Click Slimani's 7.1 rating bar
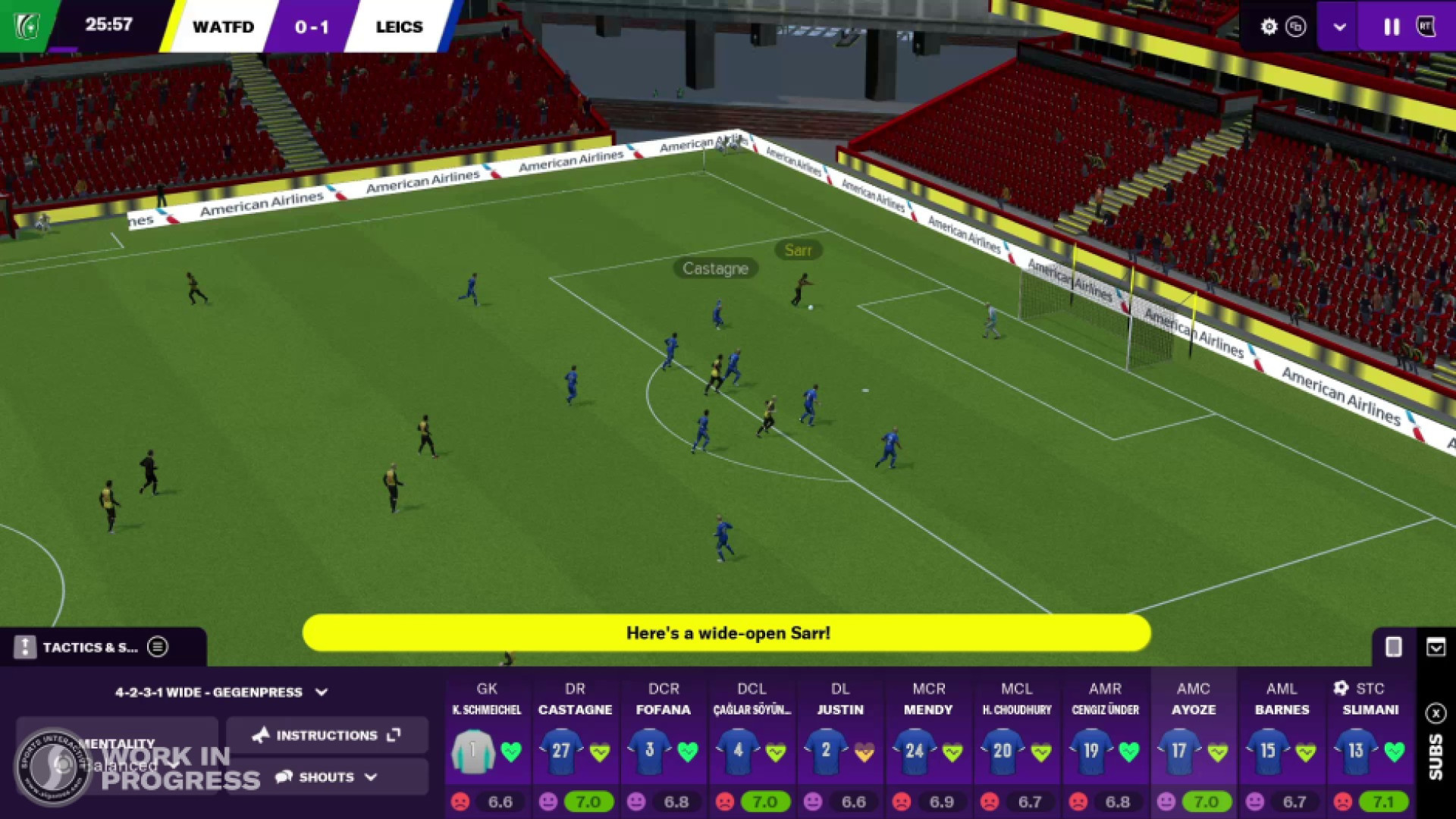This screenshot has width=1456, height=819. [x=1382, y=802]
